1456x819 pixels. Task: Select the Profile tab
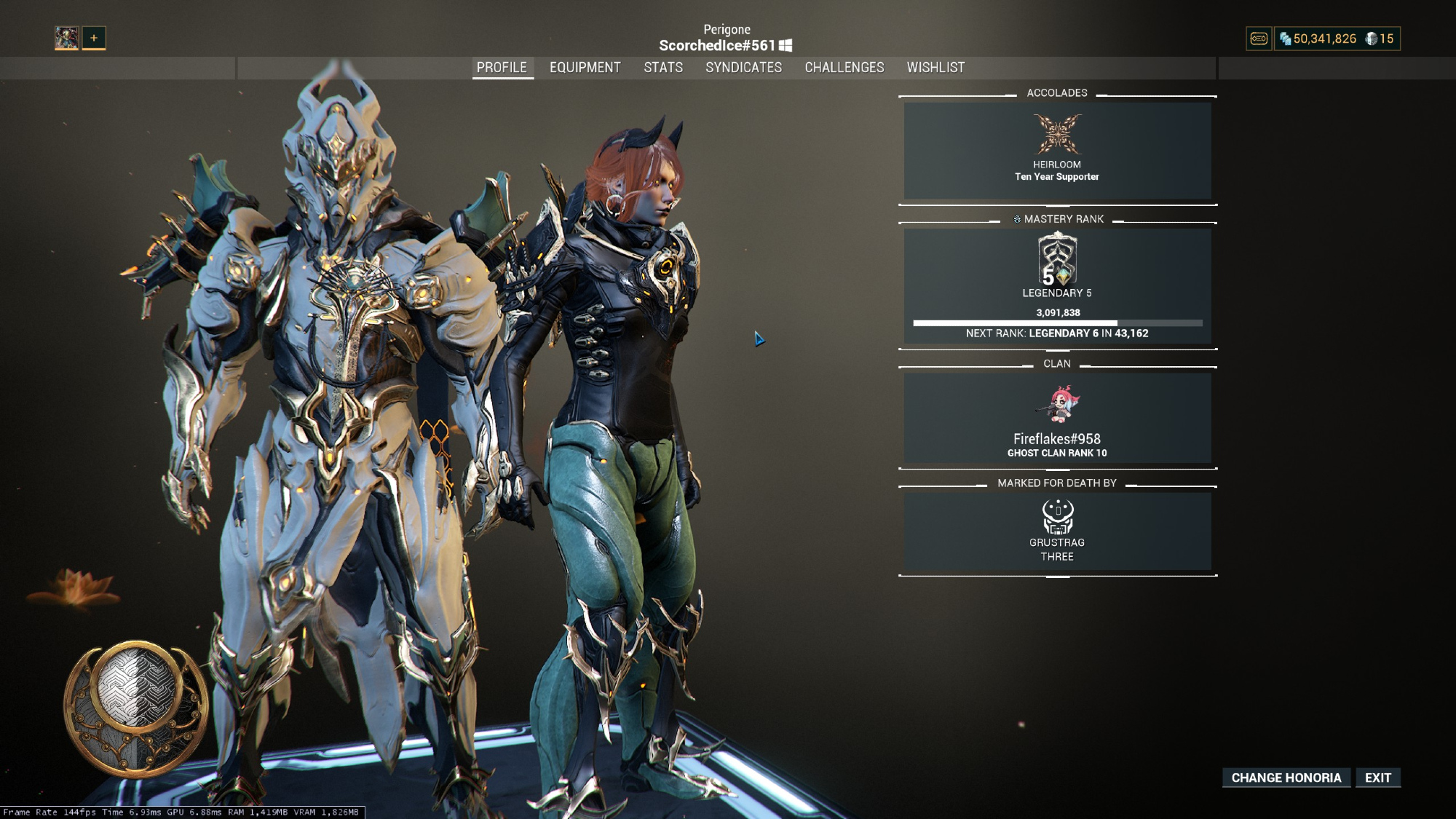(502, 68)
